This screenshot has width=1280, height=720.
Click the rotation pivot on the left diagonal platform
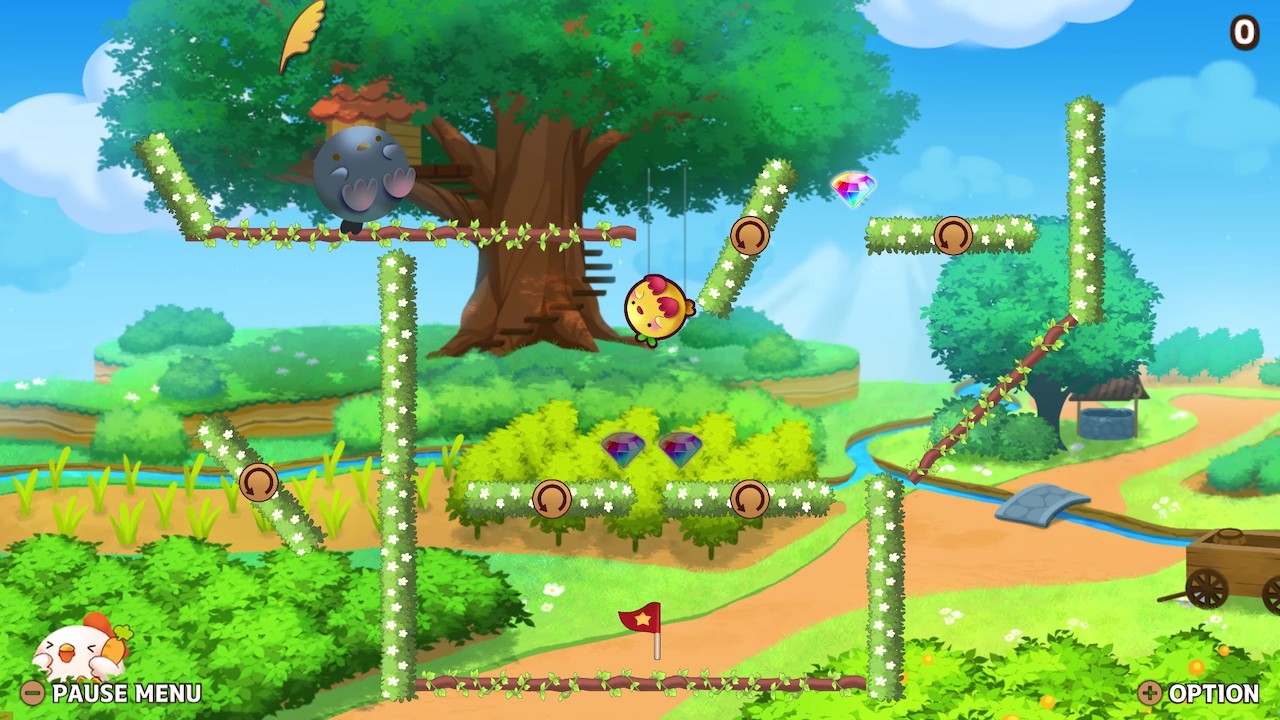pyautogui.click(x=258, y=482)
